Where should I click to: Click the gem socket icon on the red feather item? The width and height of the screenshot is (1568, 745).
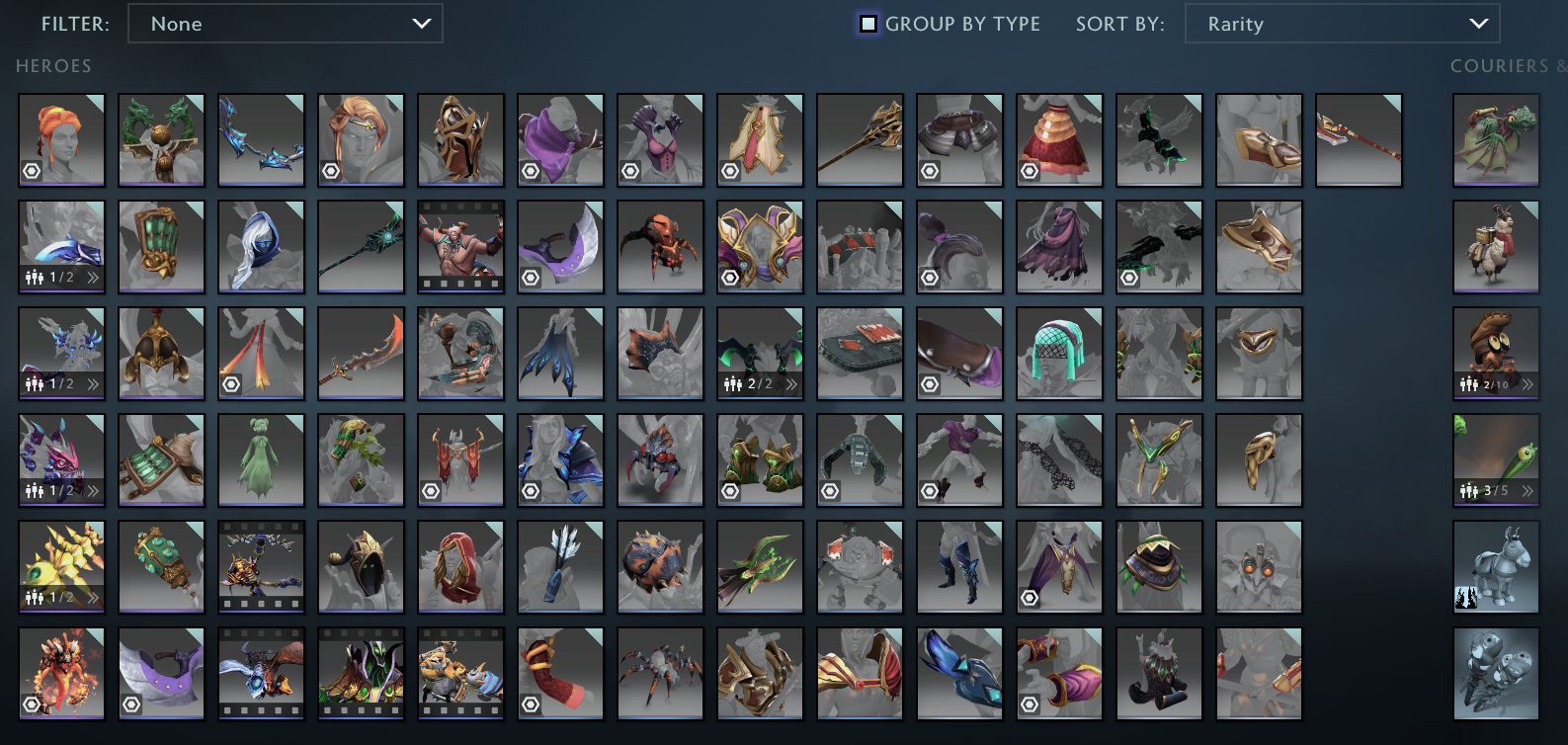231,383
